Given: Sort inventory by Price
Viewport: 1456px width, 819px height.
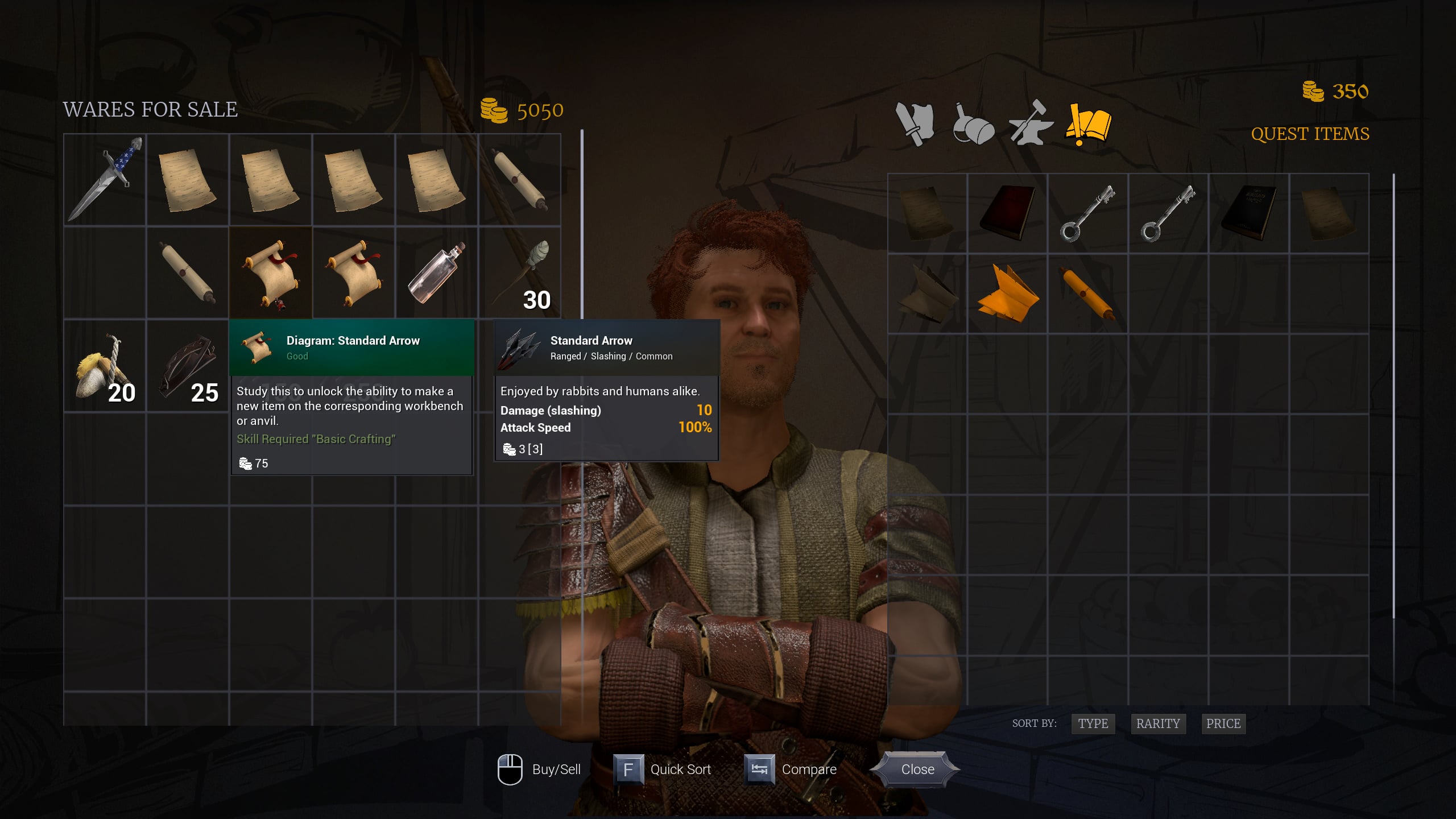Looking at the screenshot, I should (x=1223, y=723).
